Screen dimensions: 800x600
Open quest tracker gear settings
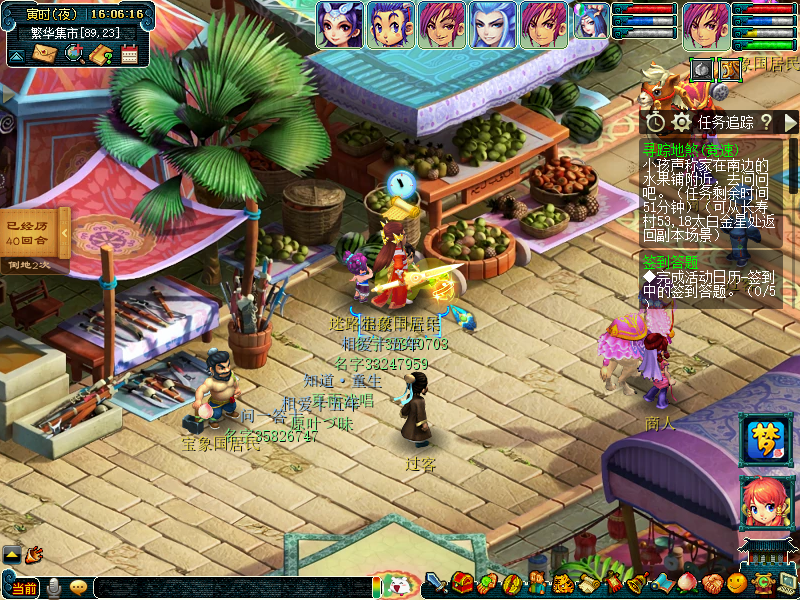point(682,122)
